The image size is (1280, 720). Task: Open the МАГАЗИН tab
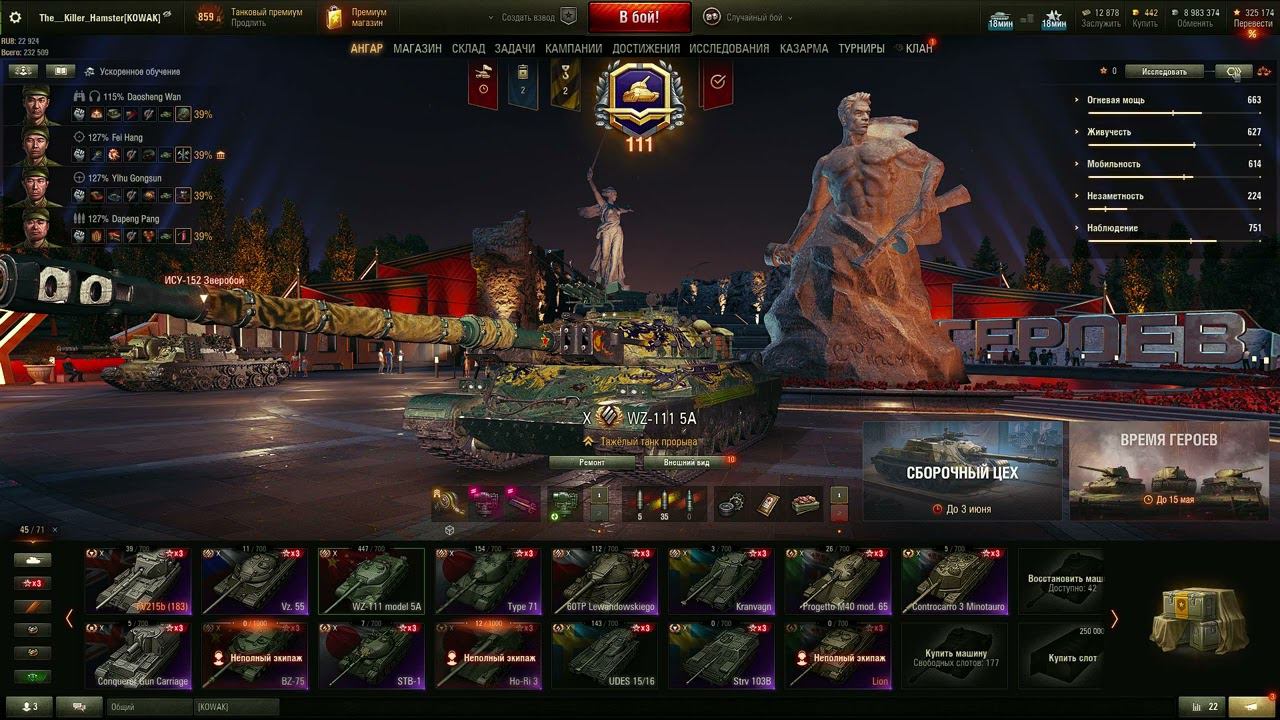pos(417,48)
